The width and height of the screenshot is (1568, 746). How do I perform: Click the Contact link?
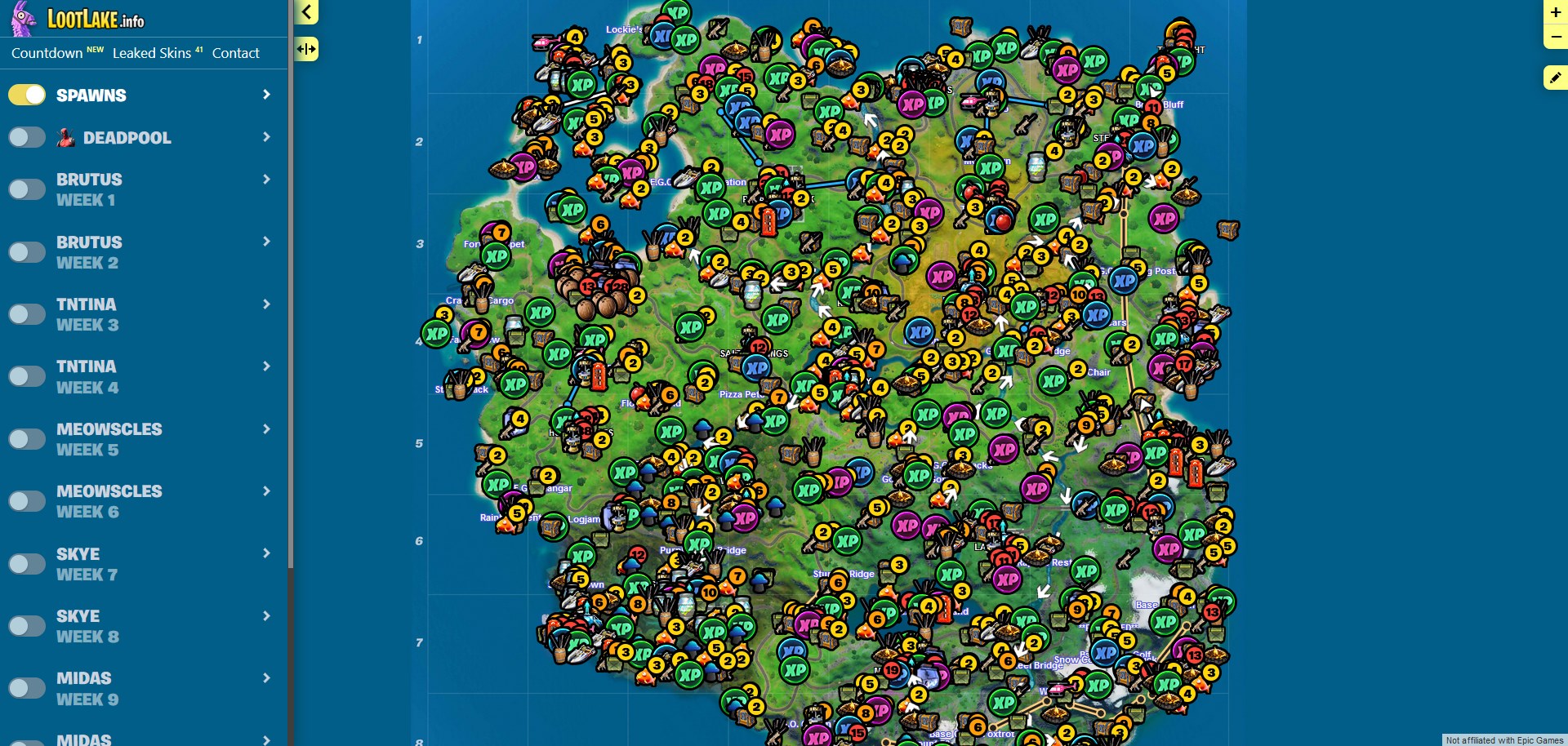click(x=235, y=53)
